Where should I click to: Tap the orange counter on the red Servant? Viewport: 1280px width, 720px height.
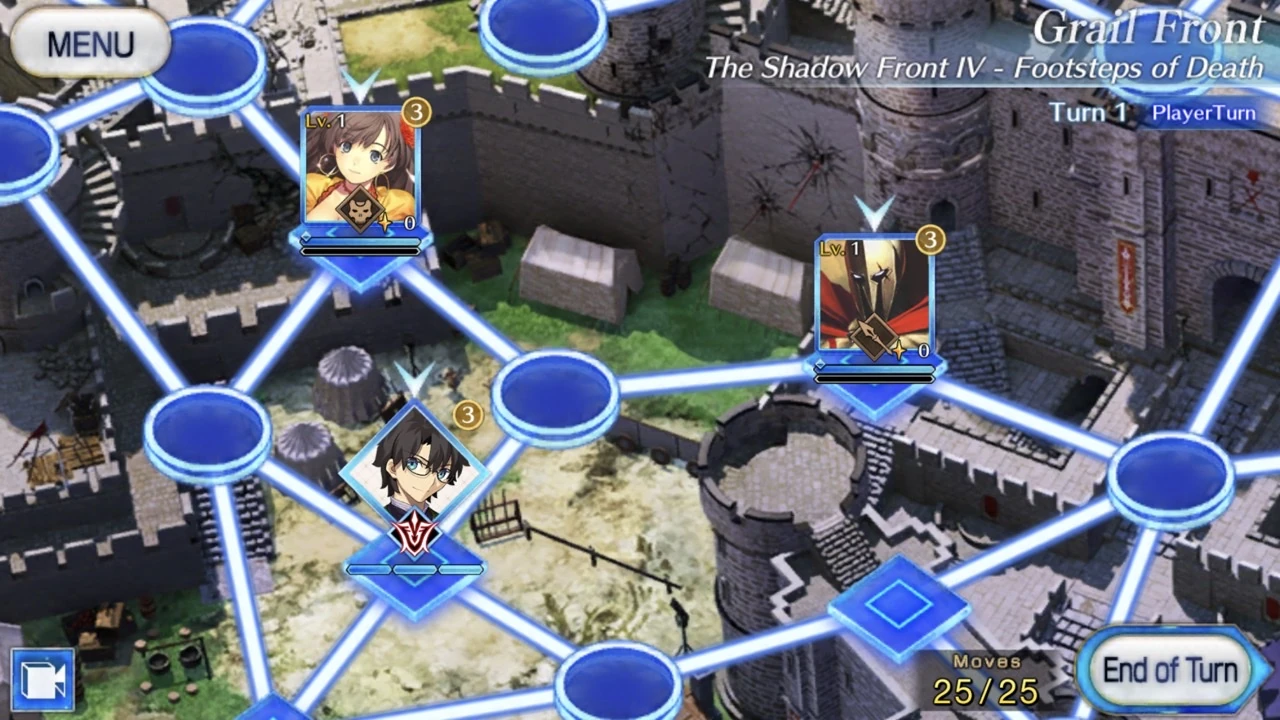pos(931,240)
